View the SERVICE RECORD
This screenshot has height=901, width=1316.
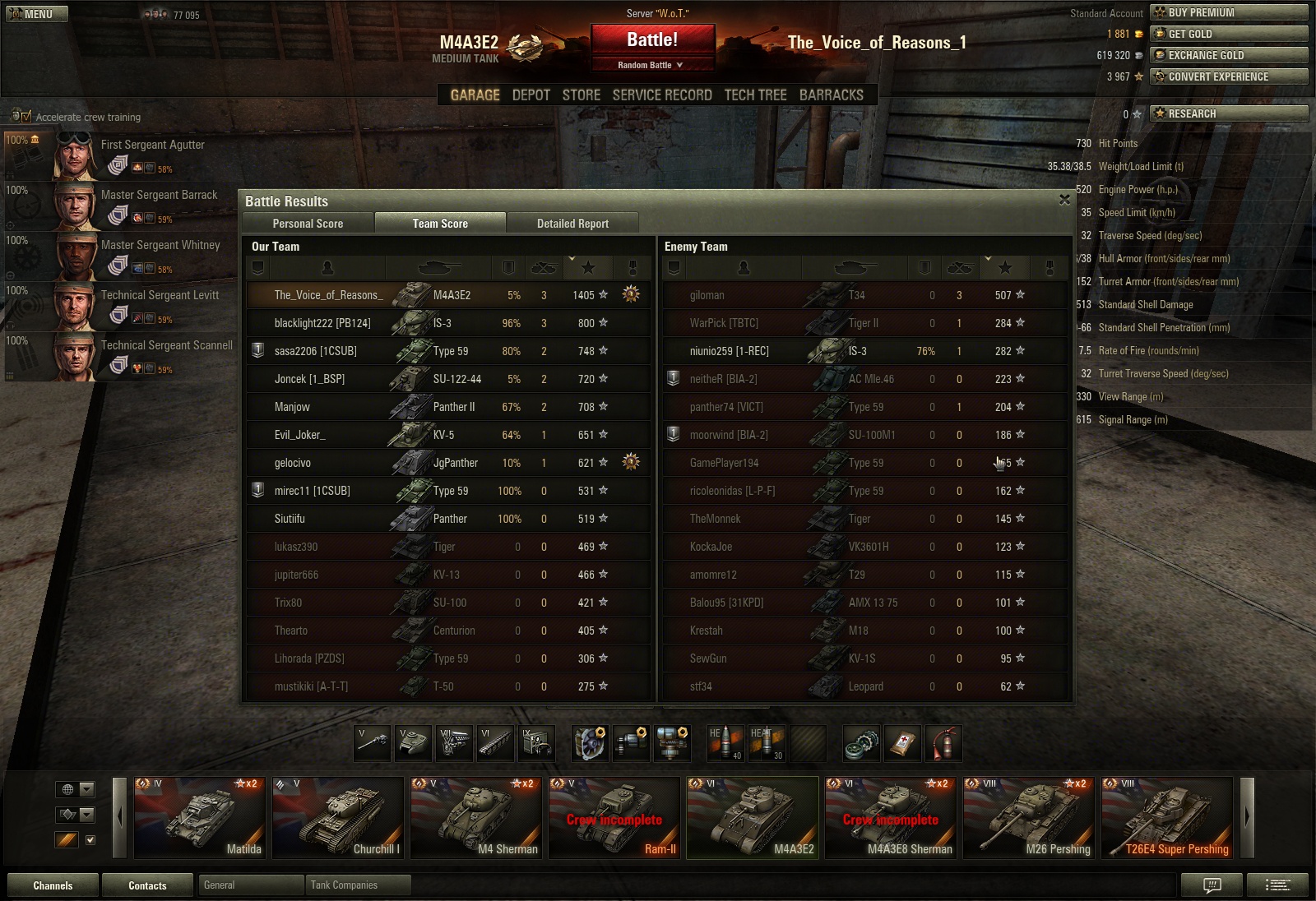(662, 95)
